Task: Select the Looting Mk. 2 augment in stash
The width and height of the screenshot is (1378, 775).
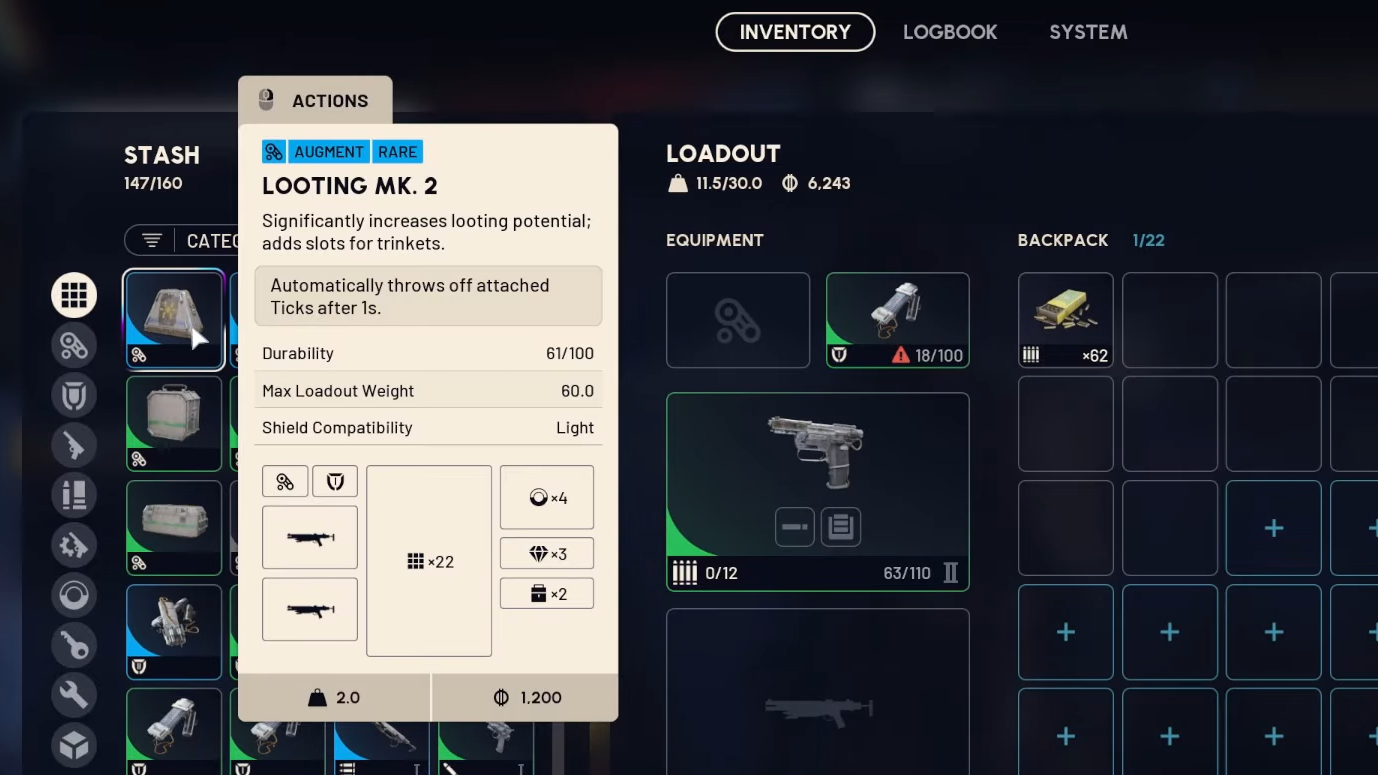Action: pos(174,319)
